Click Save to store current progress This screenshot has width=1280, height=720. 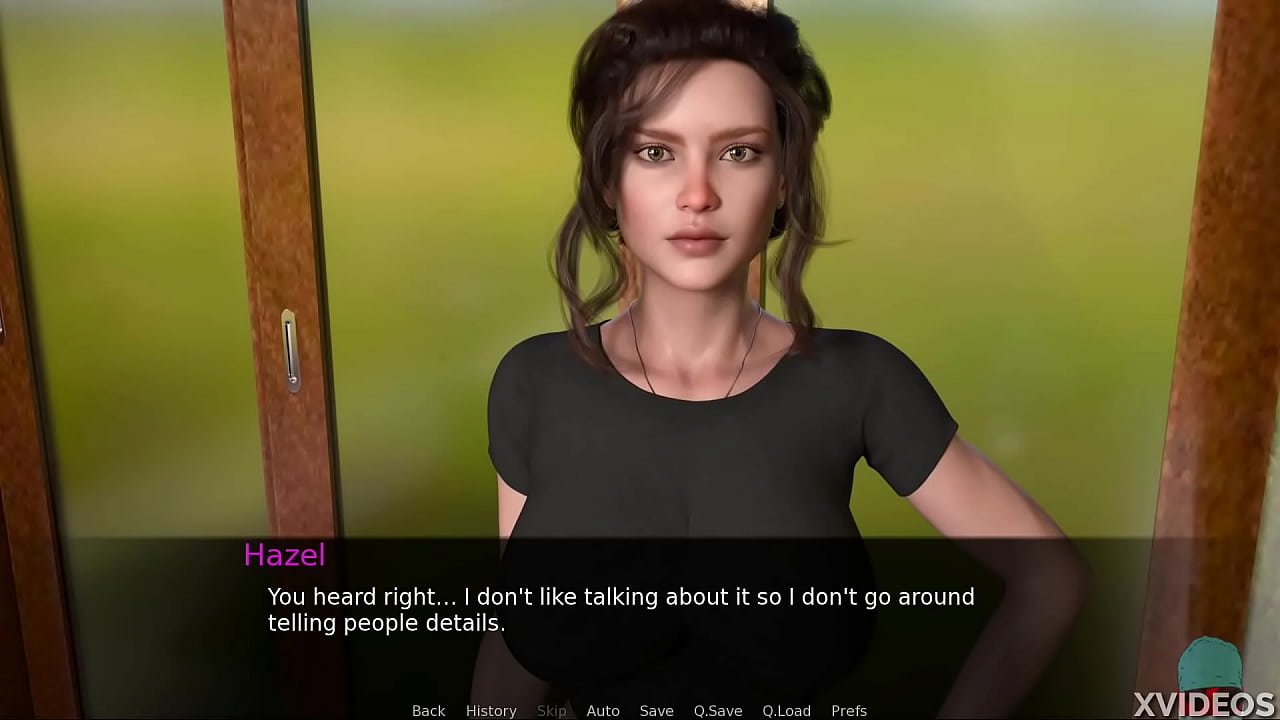pyautogui.click(x=656, y=710)
